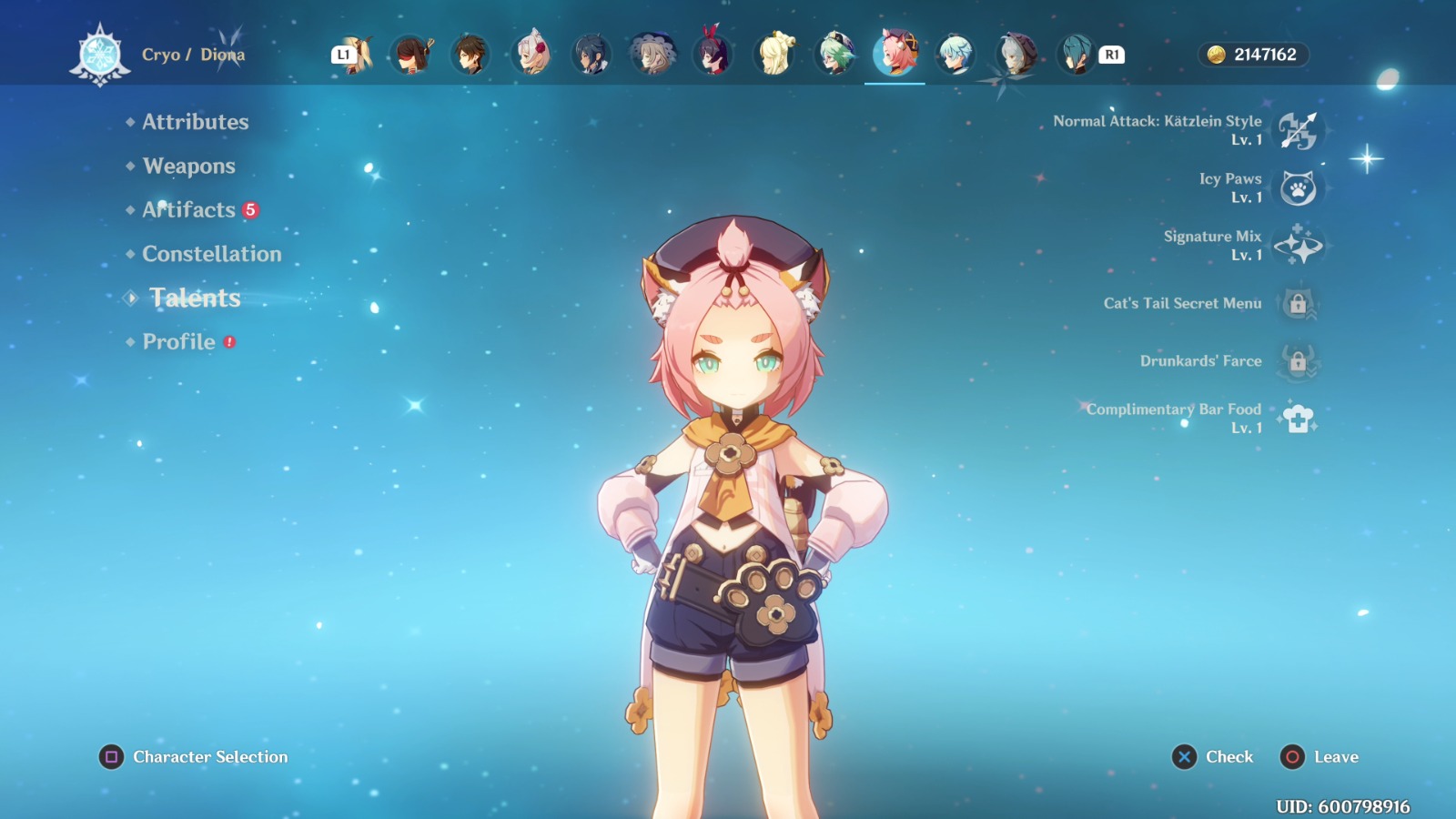Viewport: 1456px width, 819px height.
Task: Check locked Cat's Tail Secret Menu talent
Action: click(x=1298, y=304)
